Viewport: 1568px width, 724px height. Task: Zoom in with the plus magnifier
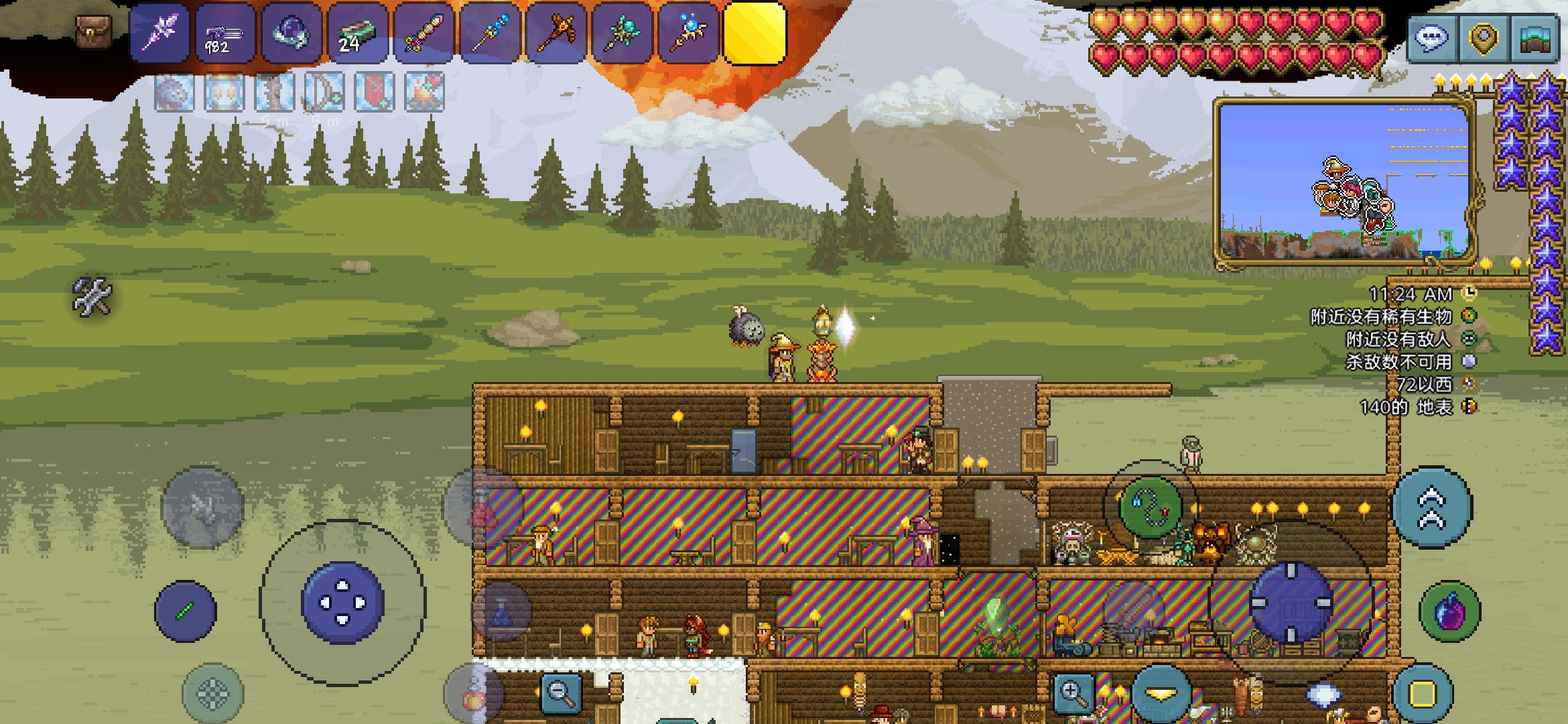coord(1073,692)
